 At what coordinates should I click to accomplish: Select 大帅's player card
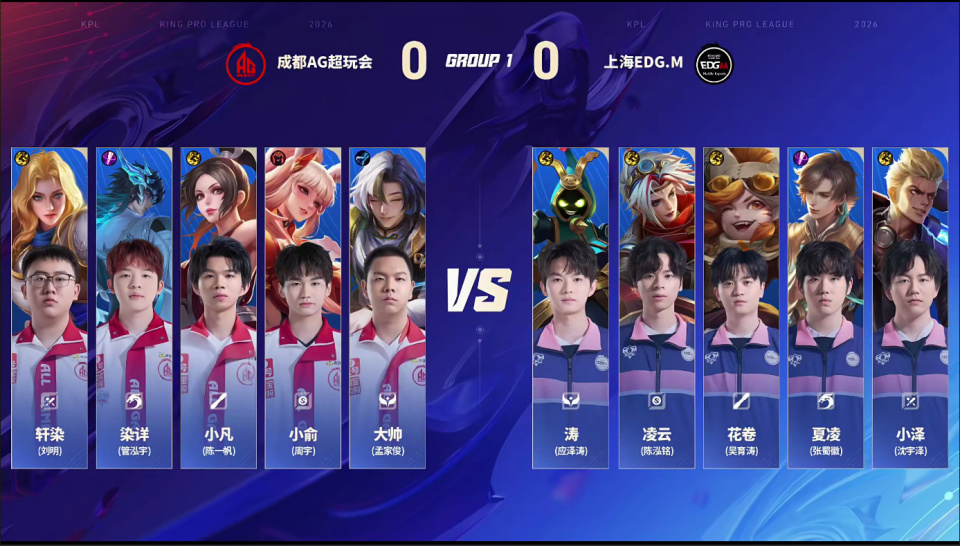coord(387,308)
